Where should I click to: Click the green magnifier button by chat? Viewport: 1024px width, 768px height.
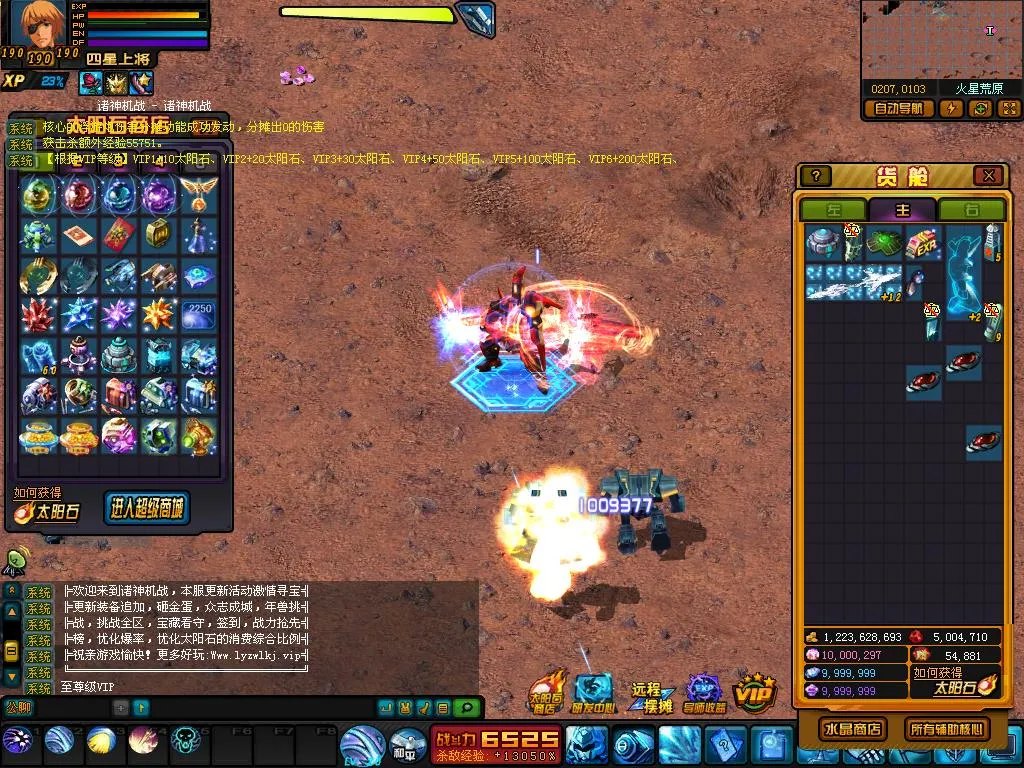click(465, 708)
